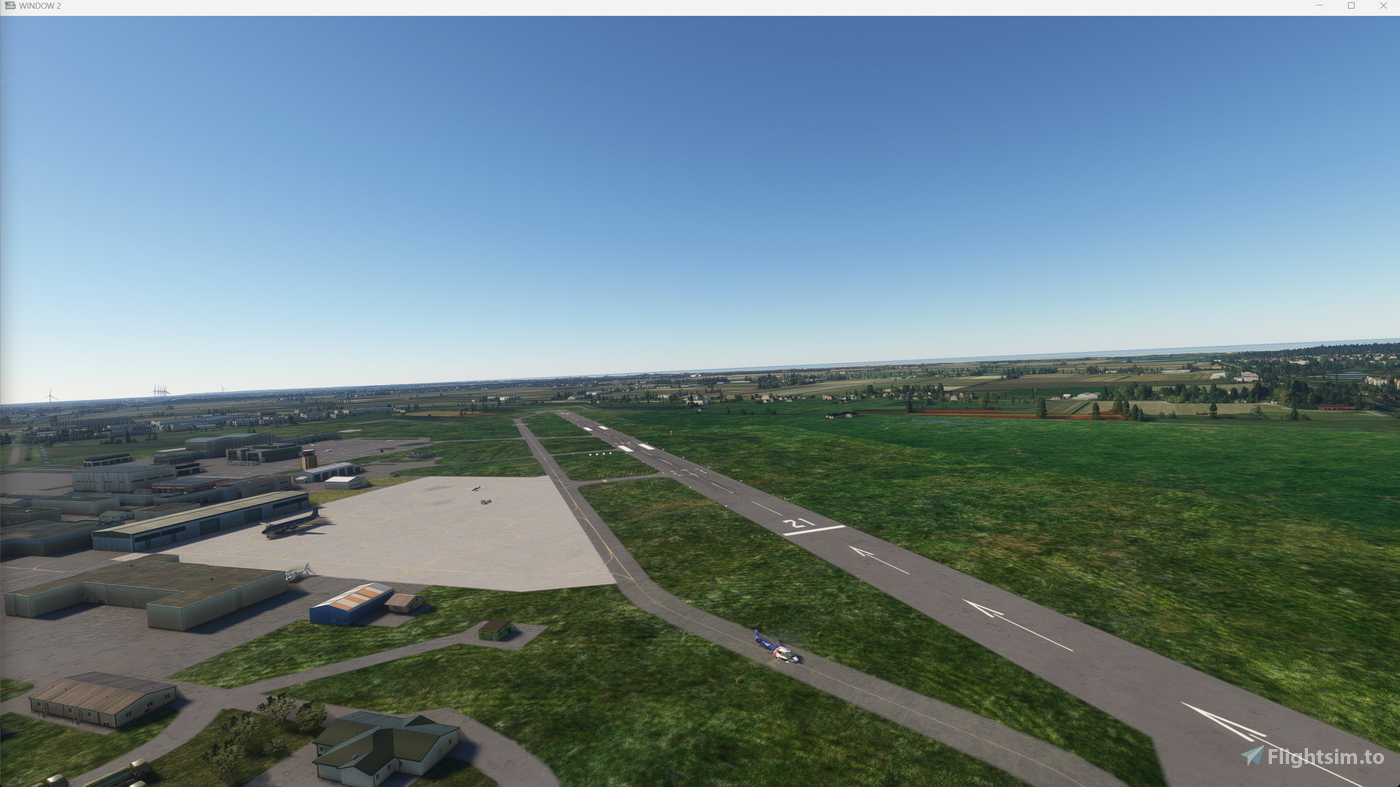Minimize the WINDOW 2 view

1318,4
